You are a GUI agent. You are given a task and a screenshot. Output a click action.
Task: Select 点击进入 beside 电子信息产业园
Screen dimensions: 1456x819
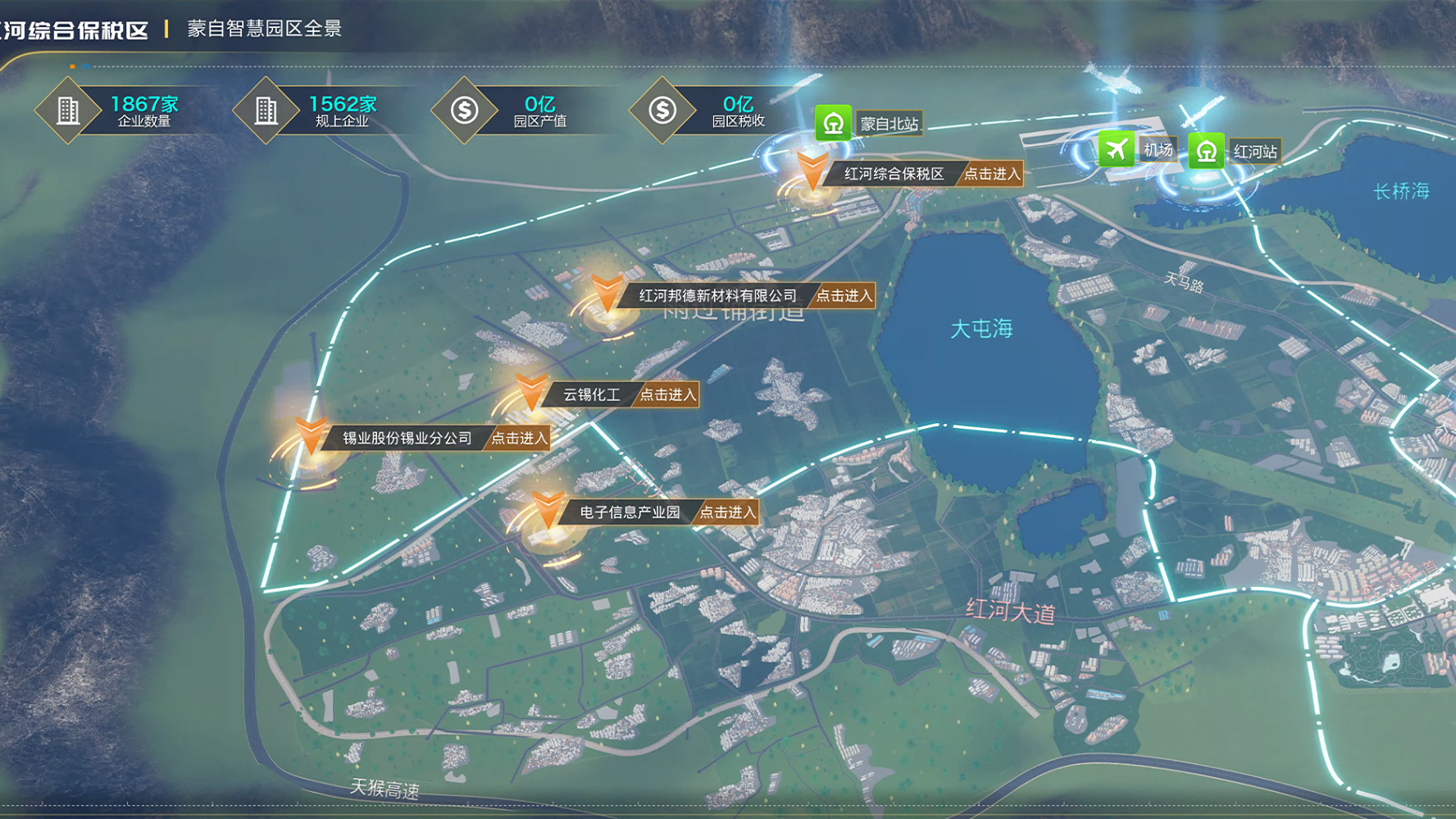pos(726,512)
